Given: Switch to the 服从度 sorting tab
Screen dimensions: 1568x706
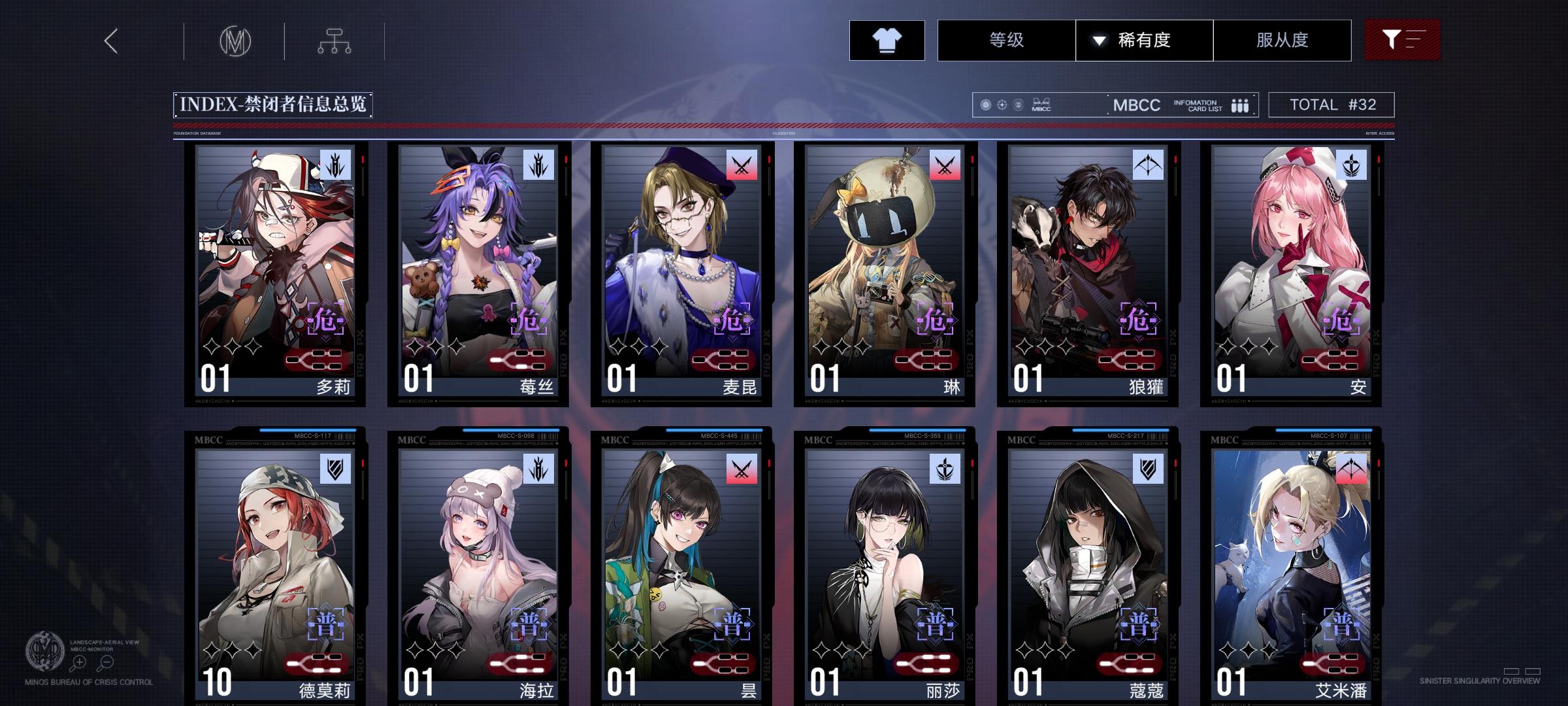Looking at the screenshot, I should click(1282, 40).
